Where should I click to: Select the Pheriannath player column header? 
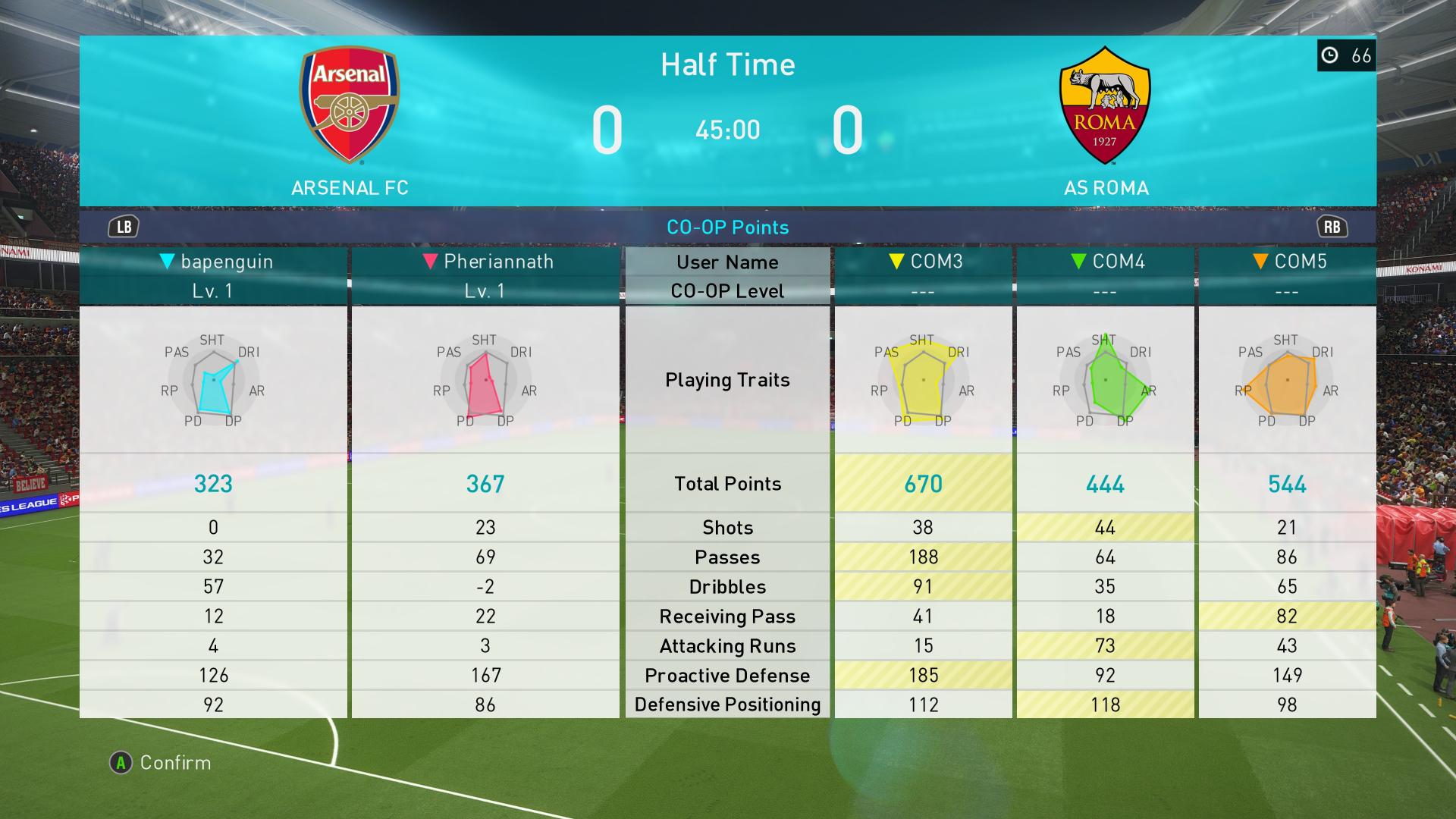(x=487, y=262)
